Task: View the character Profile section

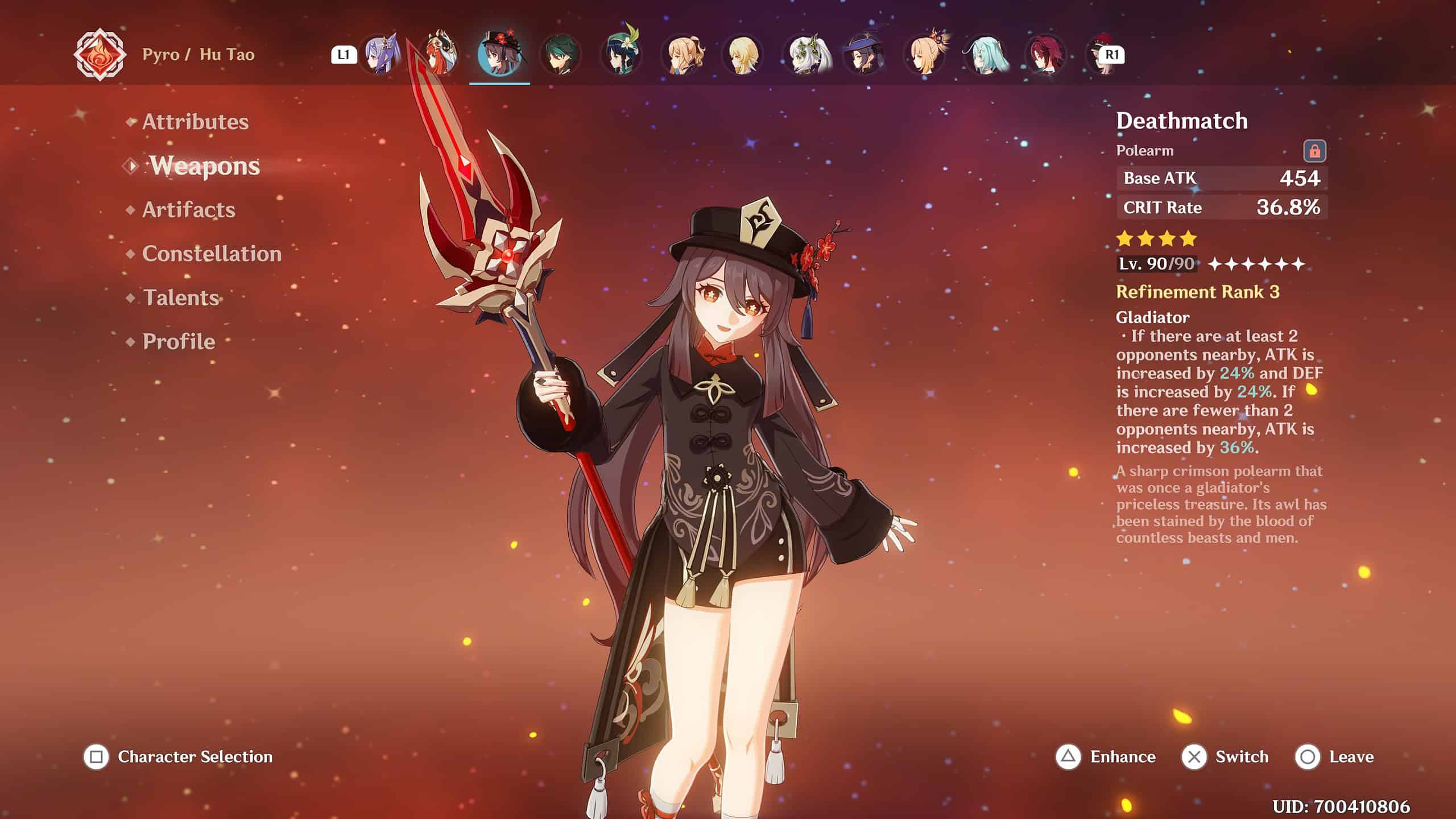Action: pyautogui.click(x=179, y=341)
